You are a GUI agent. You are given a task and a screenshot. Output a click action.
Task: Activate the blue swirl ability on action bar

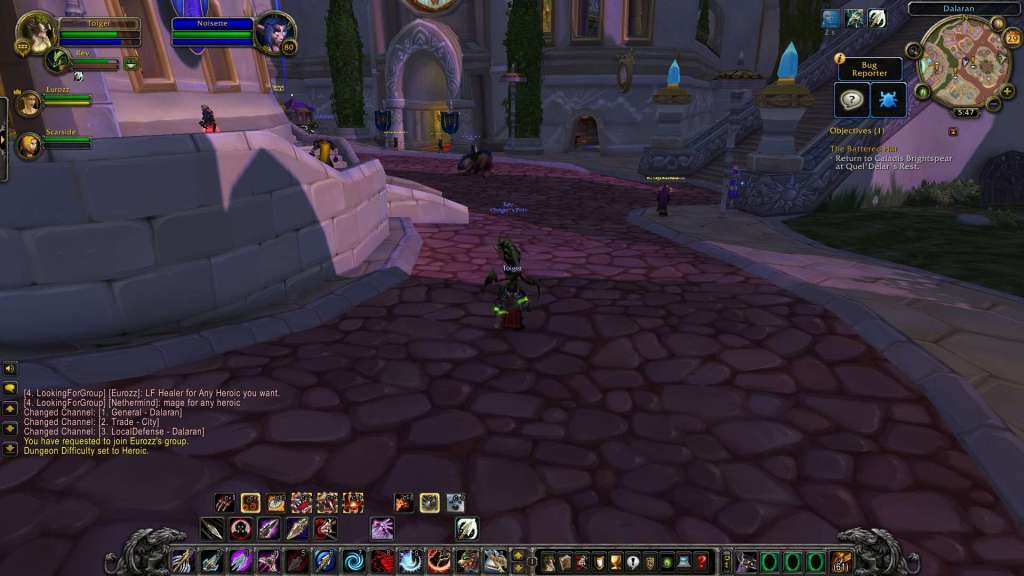tap(353, 561)
